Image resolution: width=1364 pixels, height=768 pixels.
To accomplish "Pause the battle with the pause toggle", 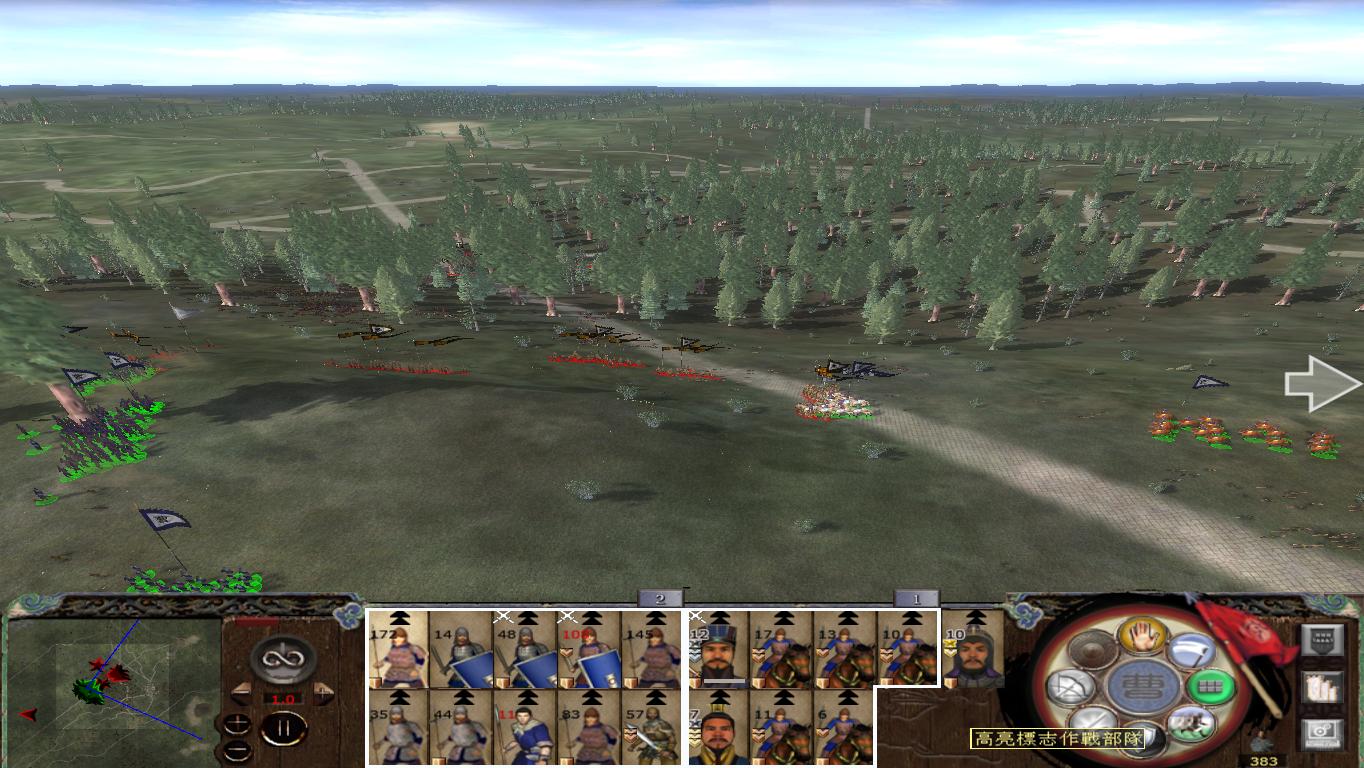I will pos(284,727).
